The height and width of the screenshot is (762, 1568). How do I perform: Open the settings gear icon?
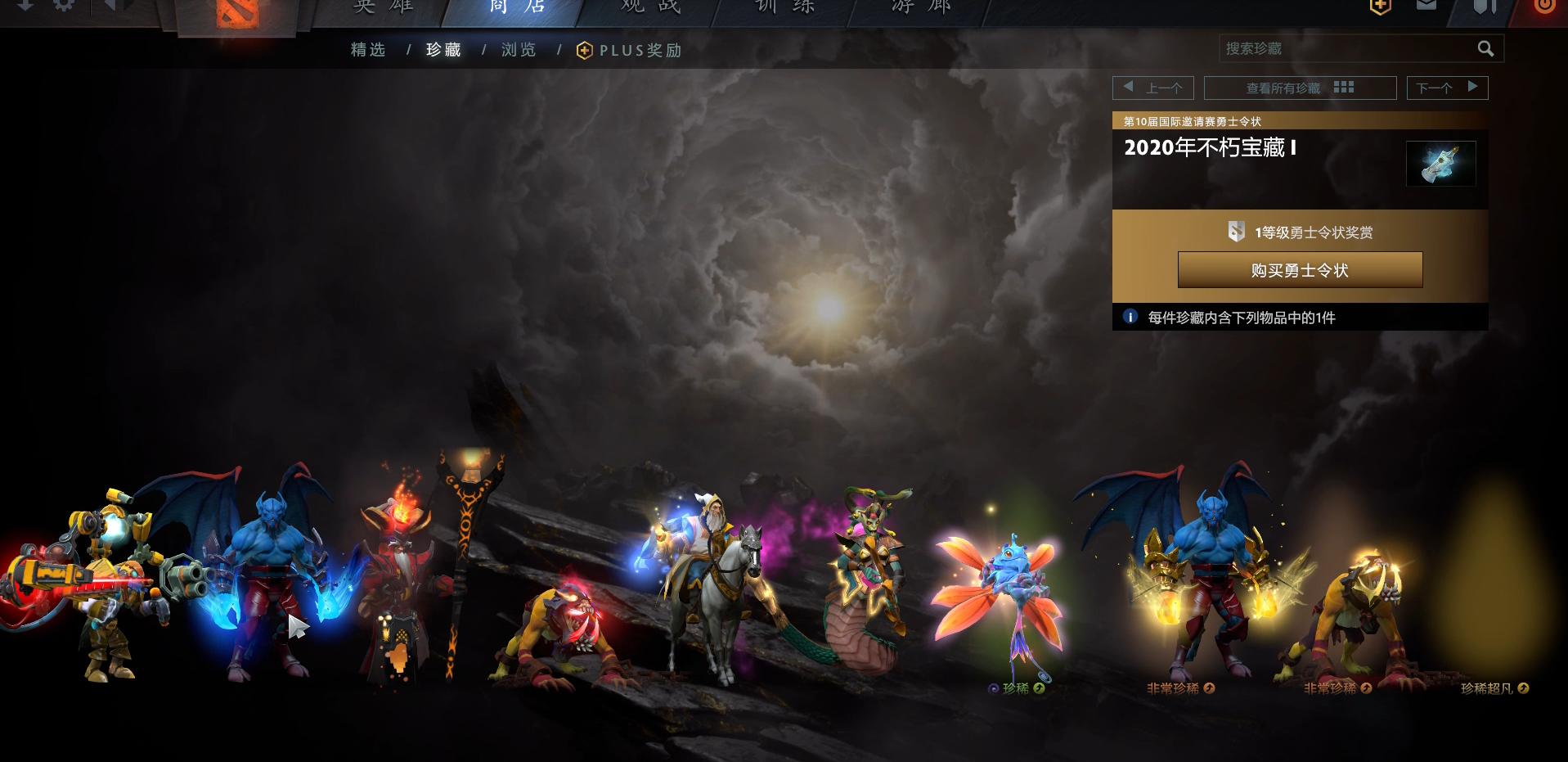pyautogui.click(x=64, y=6)
